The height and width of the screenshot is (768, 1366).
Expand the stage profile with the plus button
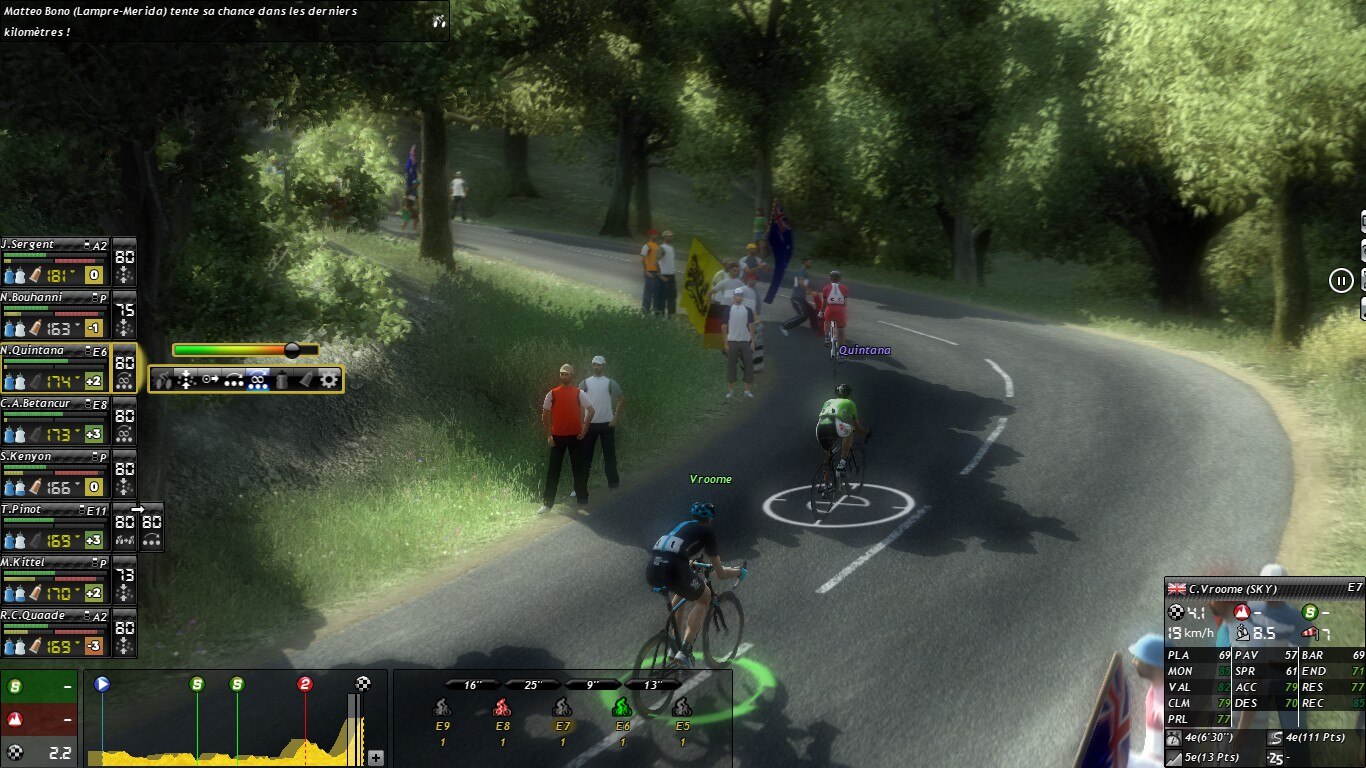376,758
